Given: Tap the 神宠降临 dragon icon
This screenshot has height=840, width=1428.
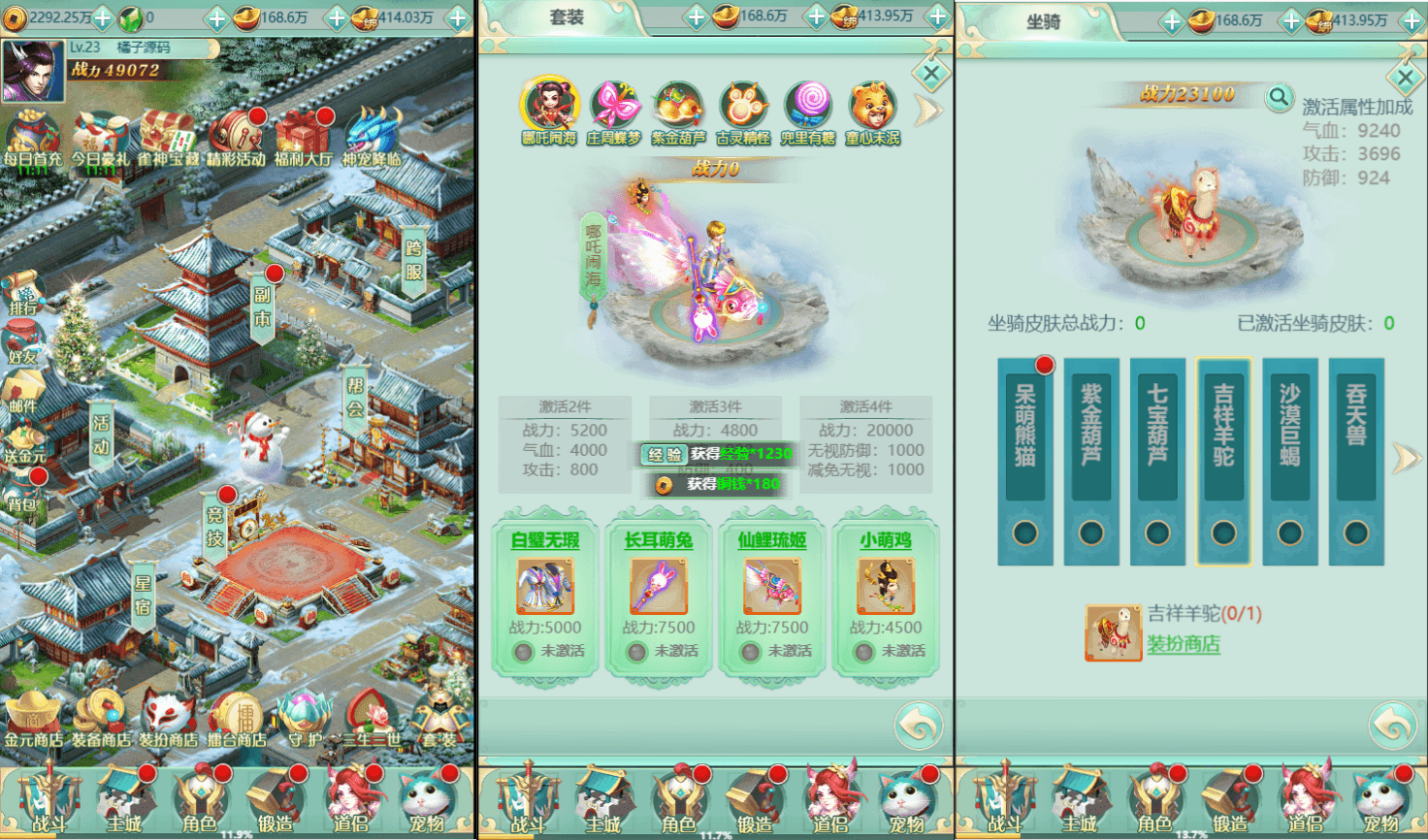Looking at the screenshot, I should (372, 138).
